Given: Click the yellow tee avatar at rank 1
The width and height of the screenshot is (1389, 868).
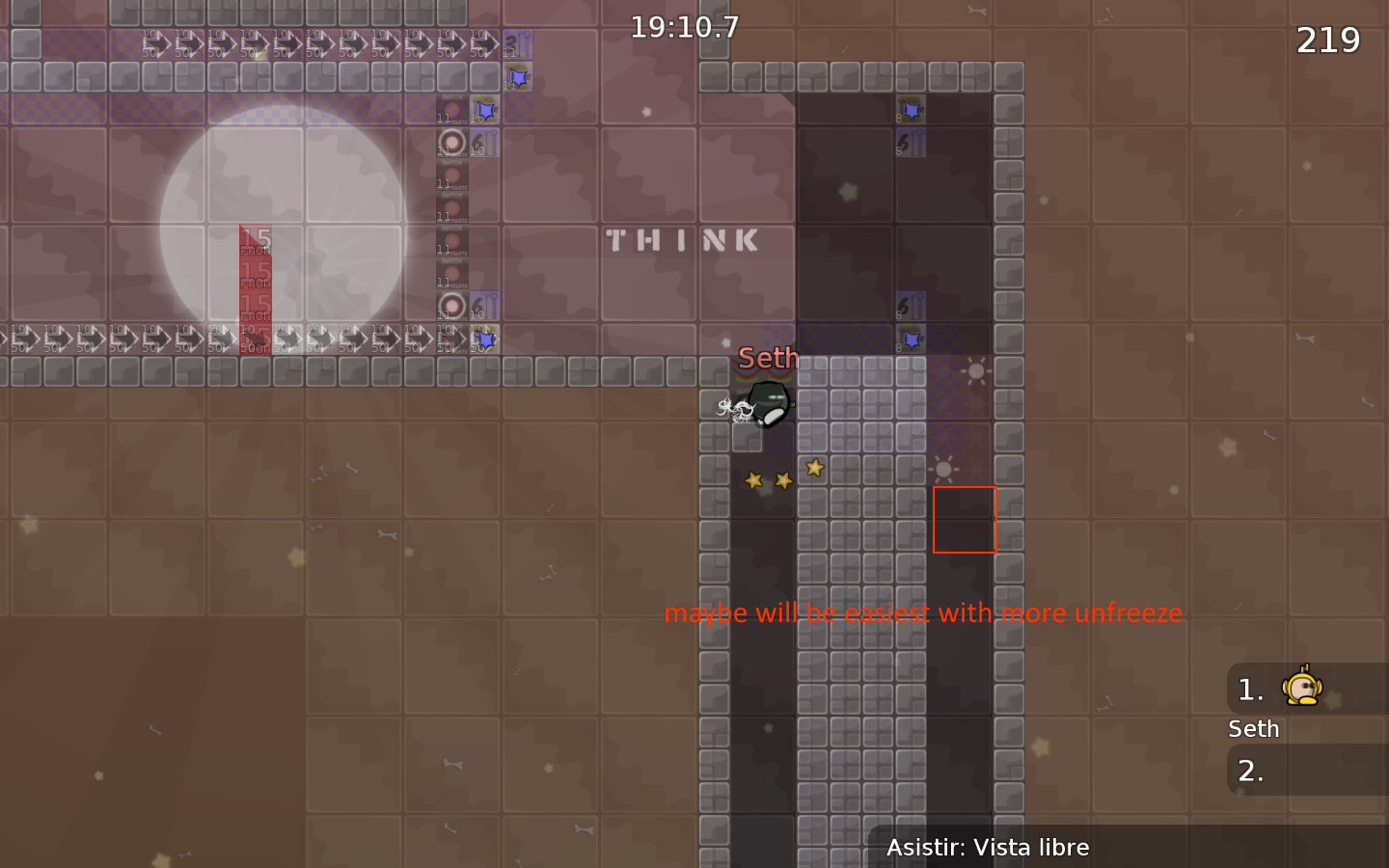Looking at the screenshot, I should pyautogui.click(x=1302, y=689).
